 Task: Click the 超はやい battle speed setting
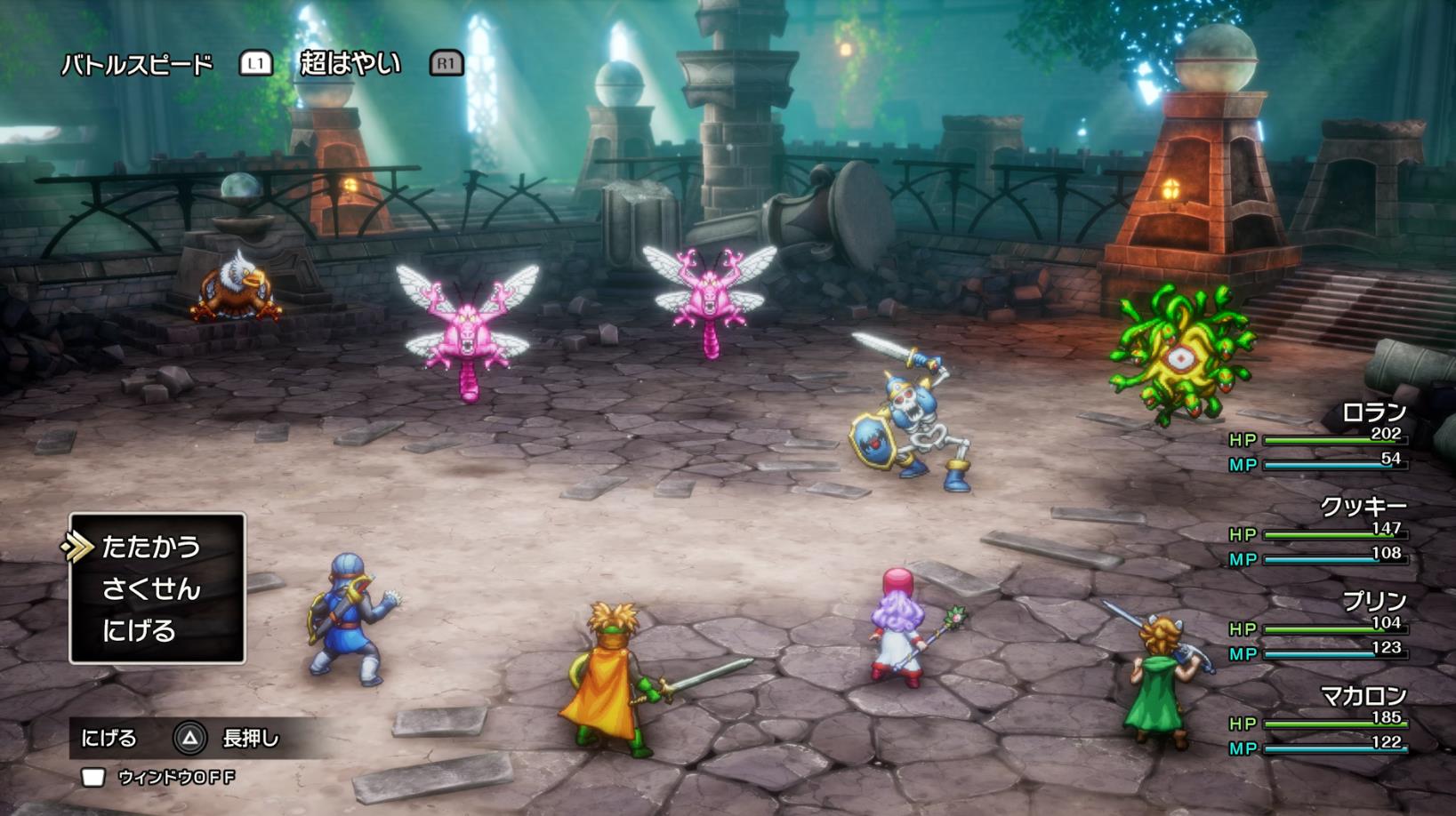click(x=350, y=63)
